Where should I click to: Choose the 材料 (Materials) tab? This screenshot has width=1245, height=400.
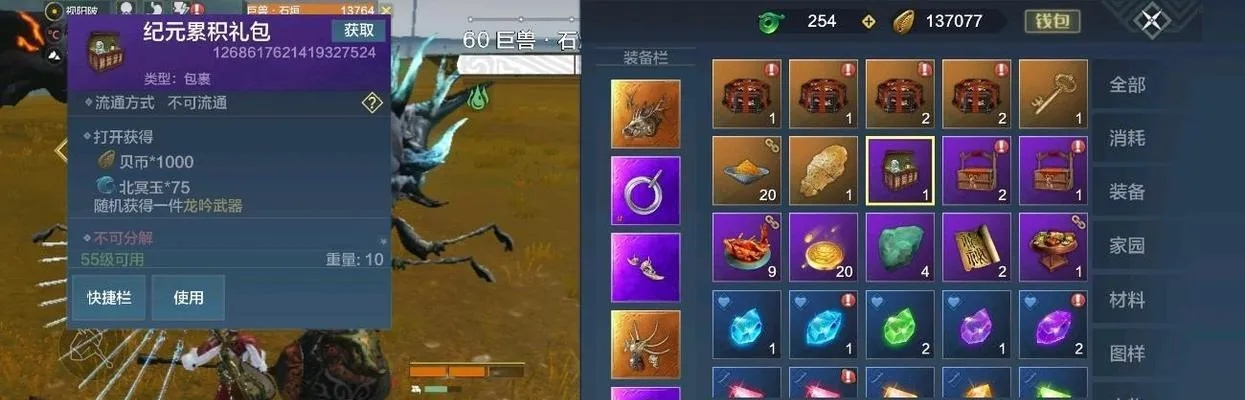pos(1127,299)
